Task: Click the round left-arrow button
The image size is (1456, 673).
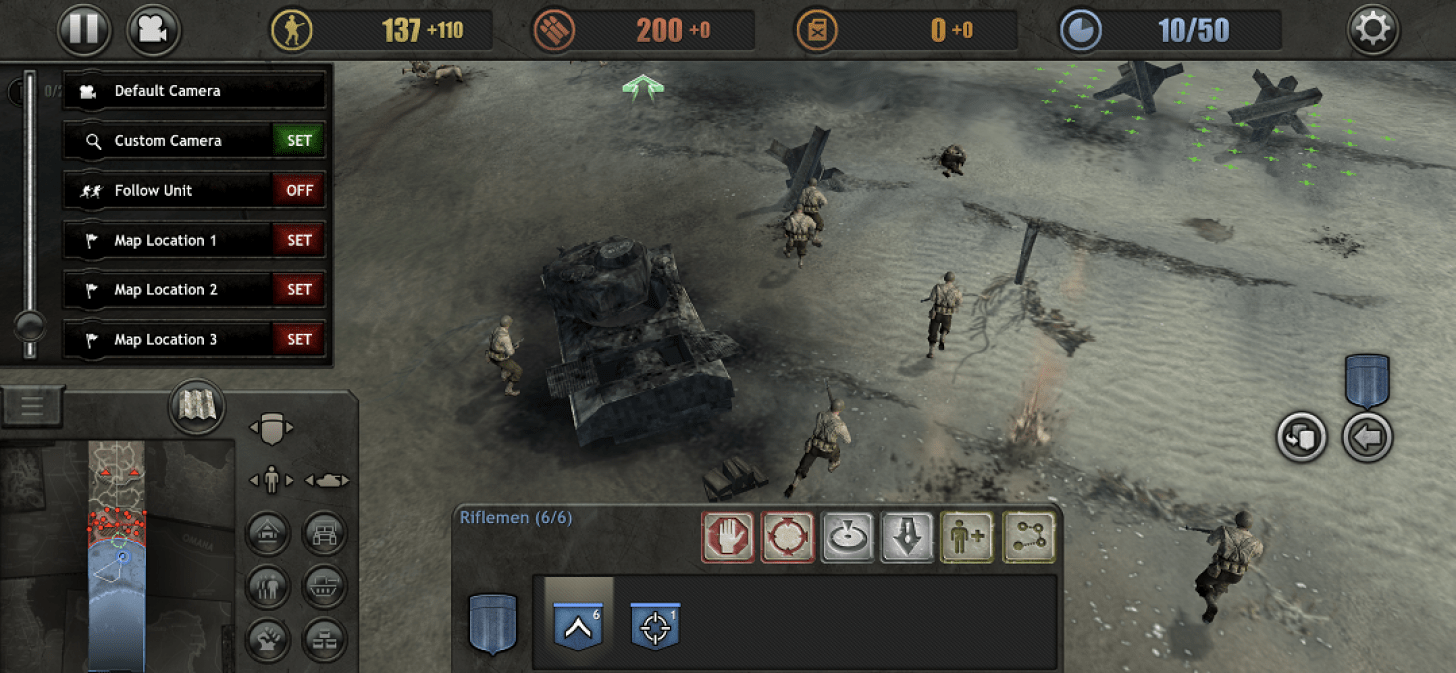Action: pos(1367,437)
